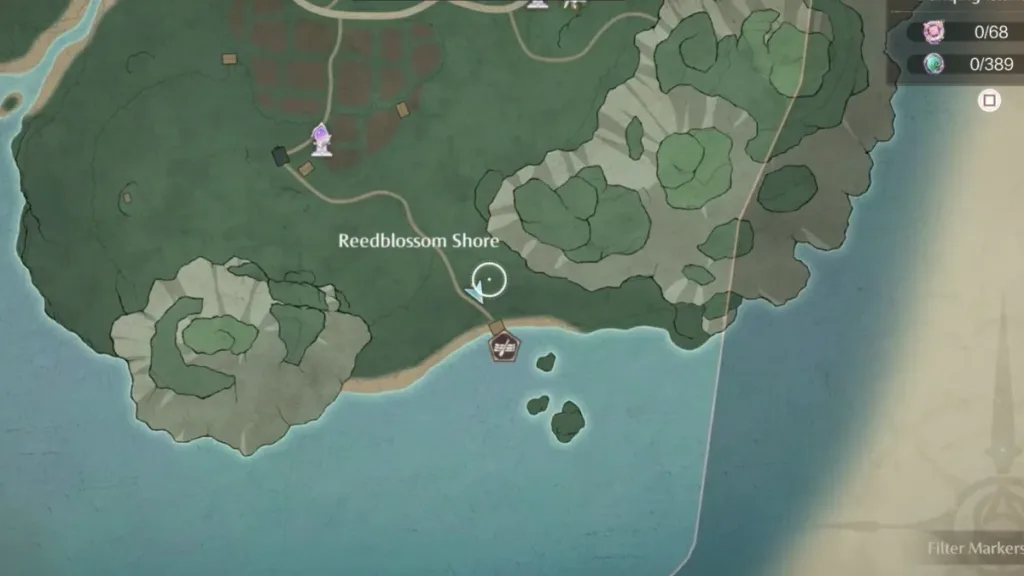Select the player location arrow marker
The width and height of the screenshot is (1024, 576).
[x=476, y=292]
